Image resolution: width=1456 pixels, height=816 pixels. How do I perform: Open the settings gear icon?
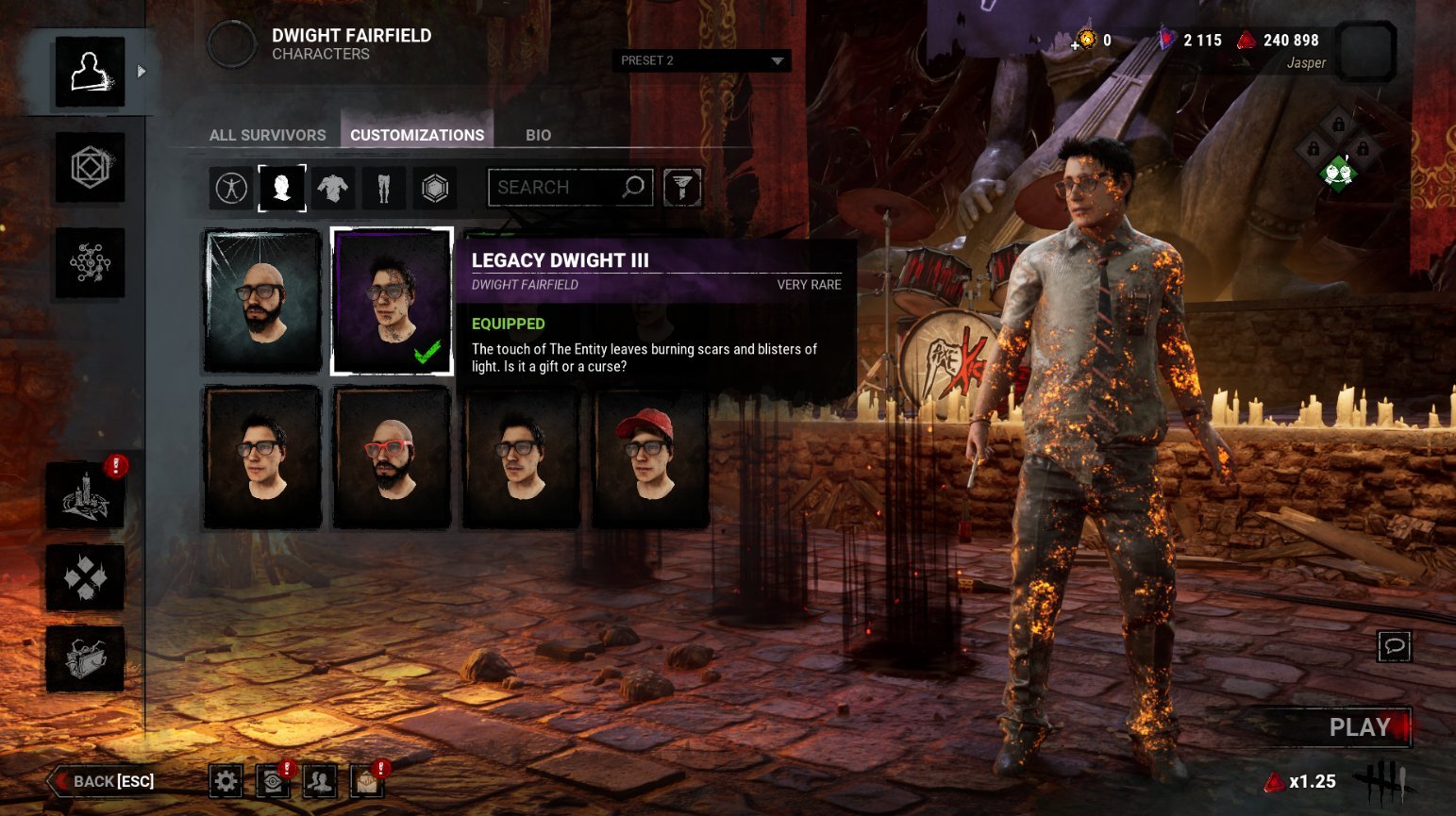226,781
